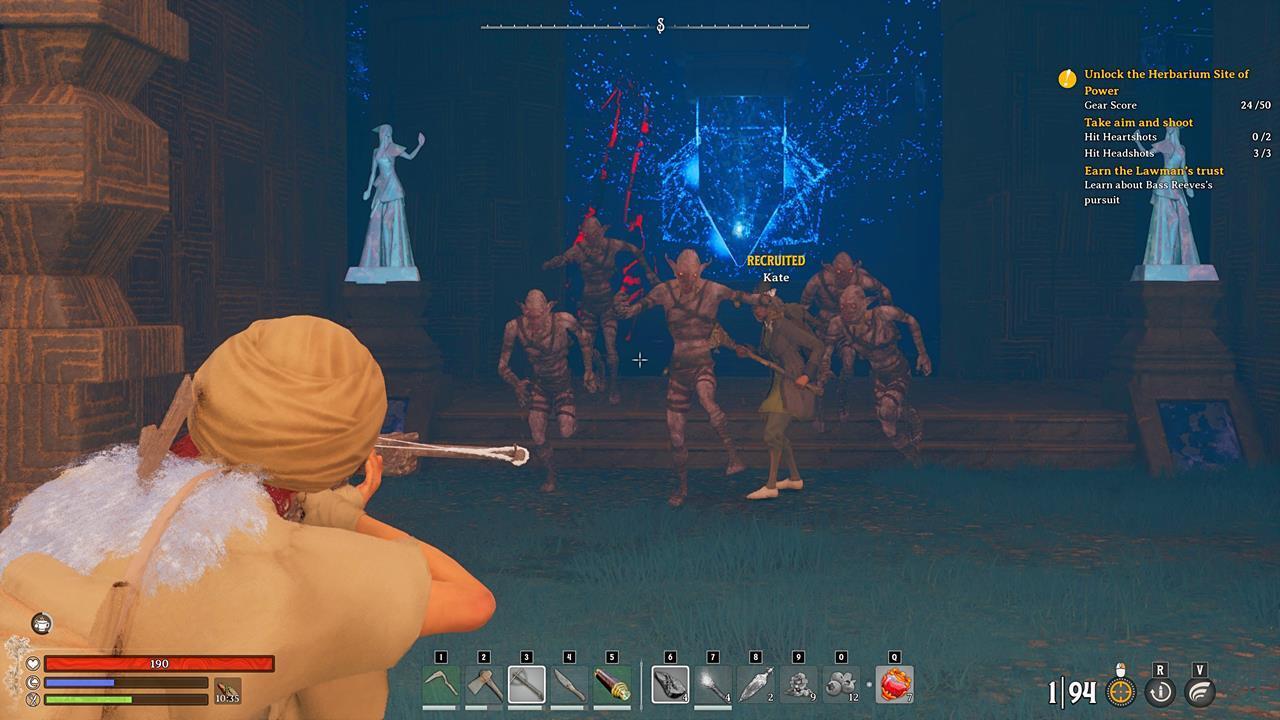Click the R reload action icon
The height and width of the screenshot is (720, 1280).
(x=1160, y=690)
